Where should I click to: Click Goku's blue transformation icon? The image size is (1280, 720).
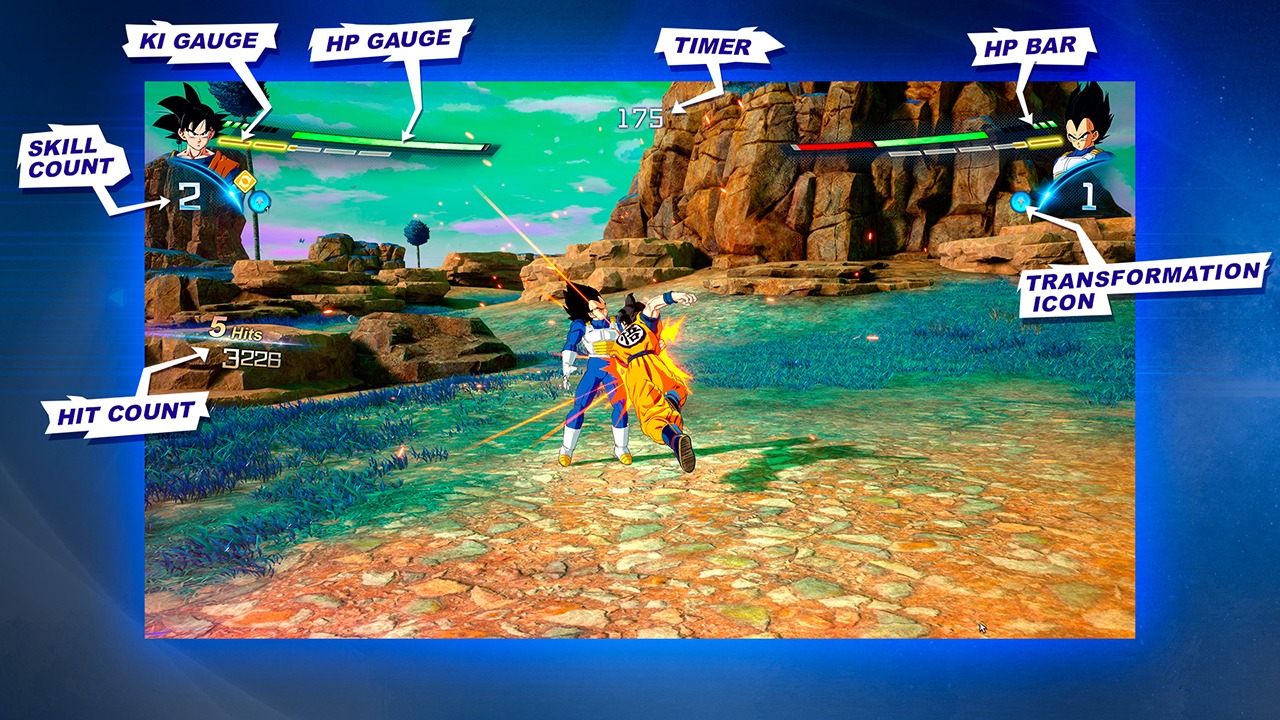tap(258, 203)
